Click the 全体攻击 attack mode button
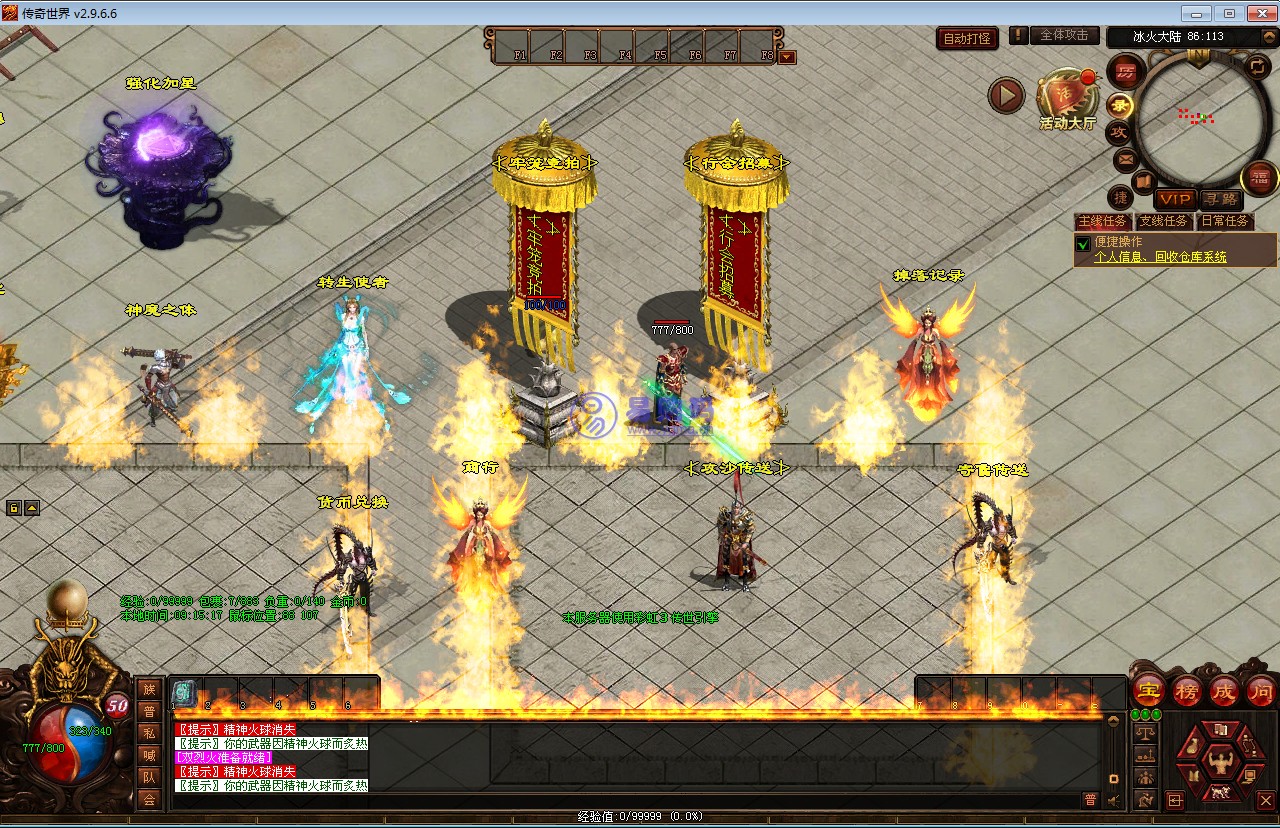Image resolution: width=1280 pixels, height=828 pixels. tap(1064, 35)
